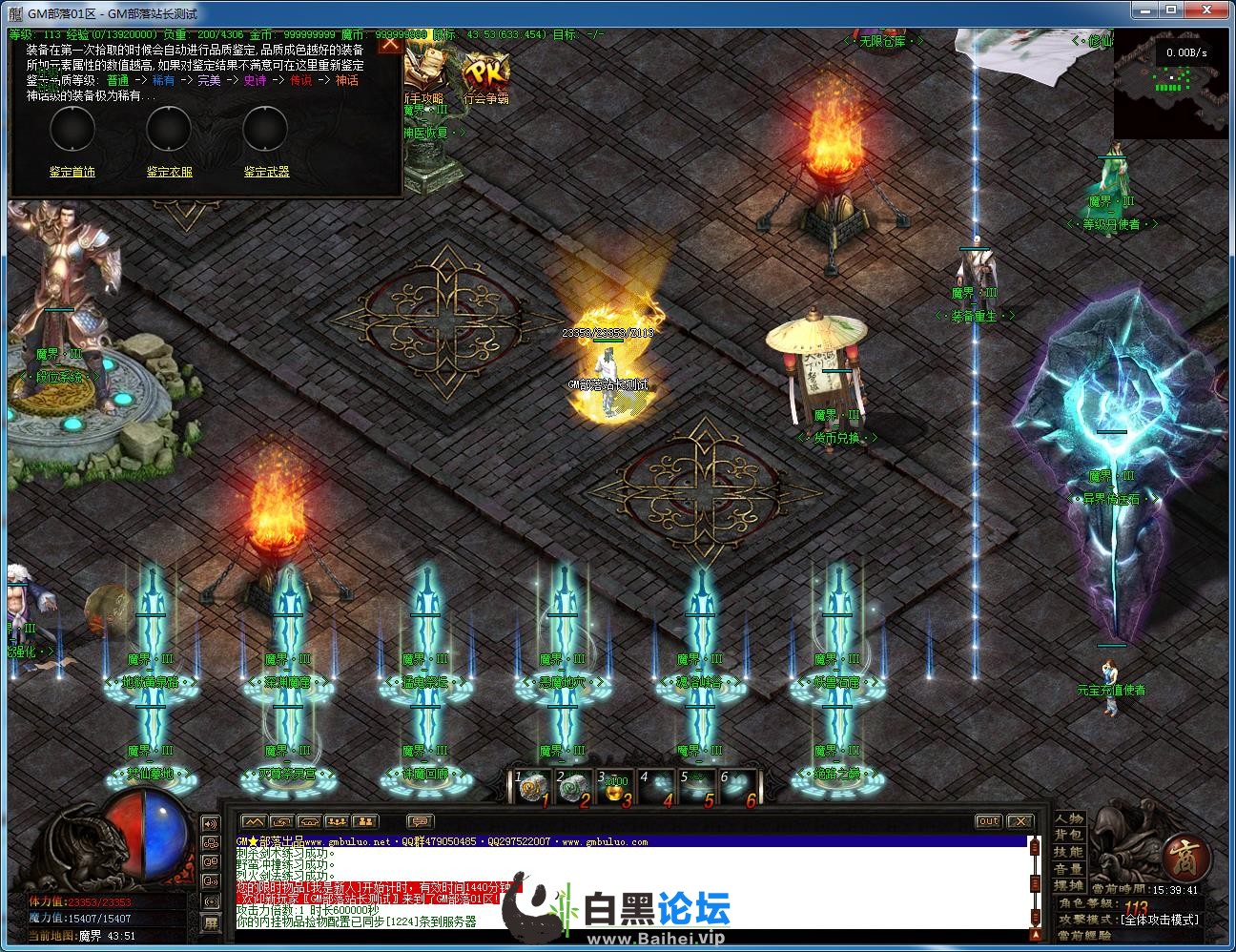The image size is (1236, 952).
Task: Select the 鉴定首饰 appraise jewelry link
Action: pyautogui.click(x=72, y=172)
